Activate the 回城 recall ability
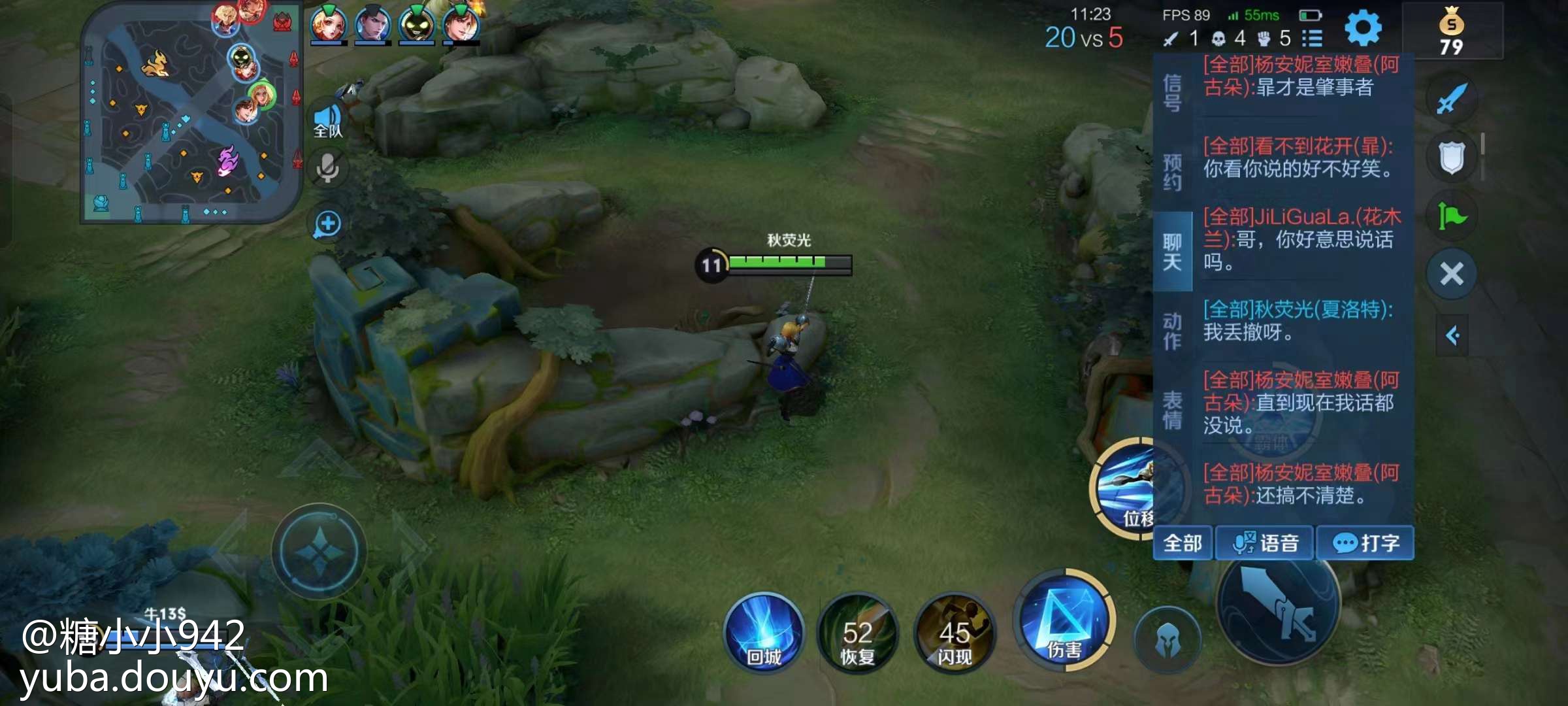The image size is (1568, 706). point(764,633)
